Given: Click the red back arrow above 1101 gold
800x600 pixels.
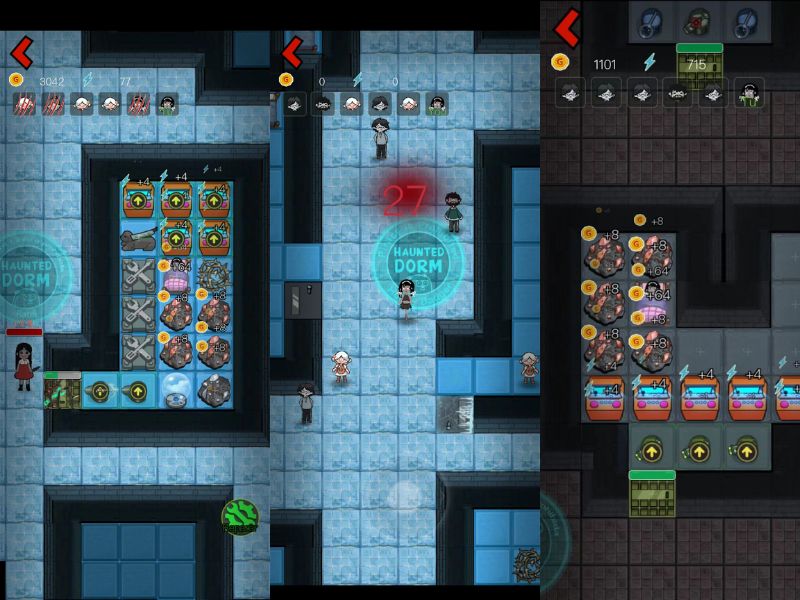Looking at the screenshot, I should pos(567,28).
